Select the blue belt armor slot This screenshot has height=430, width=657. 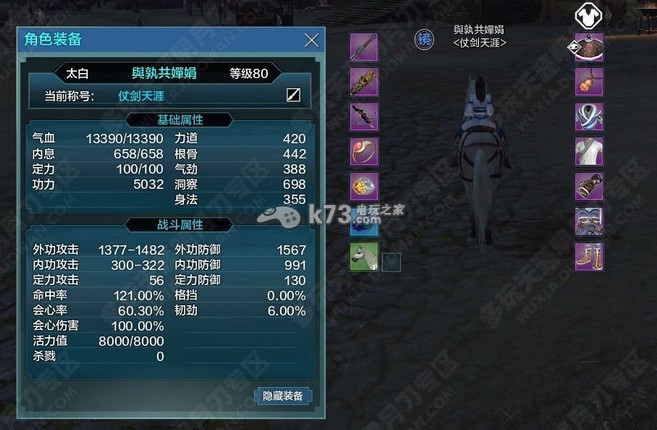(x=589, y=221)
